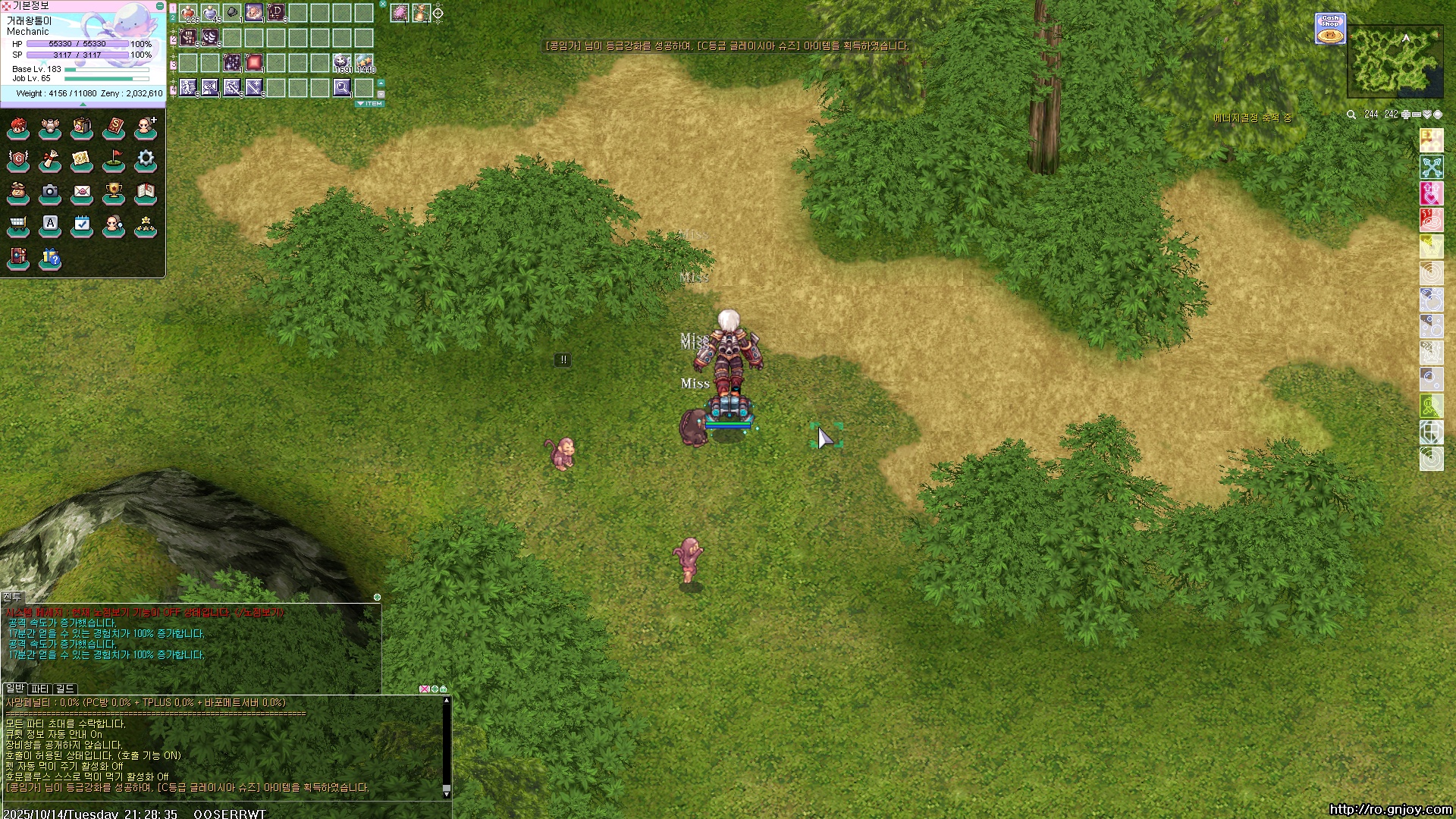Image resolution: width=1456 pixels, height=819 pixels.
Task: Open the calendar attendance check icon
Action: point(82,224)
